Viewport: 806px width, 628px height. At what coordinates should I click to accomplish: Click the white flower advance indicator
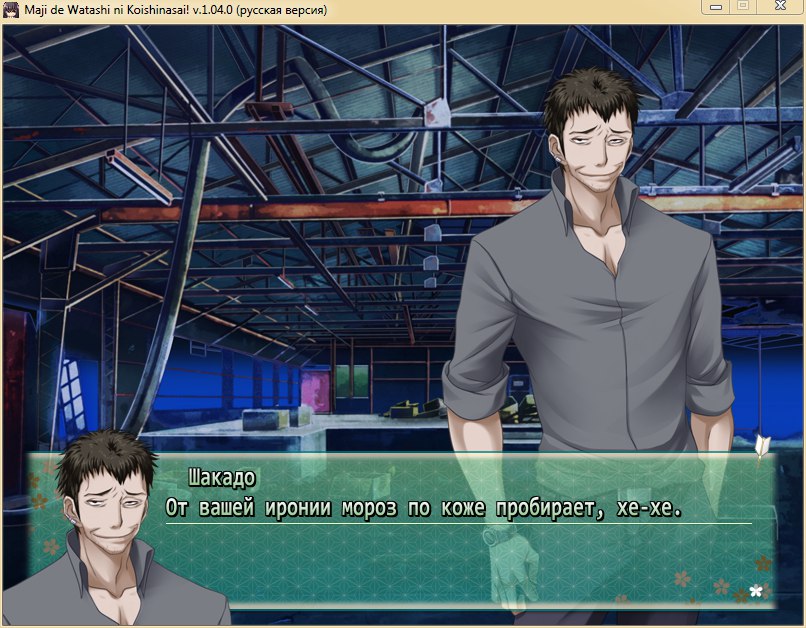[x=755, y=590]
